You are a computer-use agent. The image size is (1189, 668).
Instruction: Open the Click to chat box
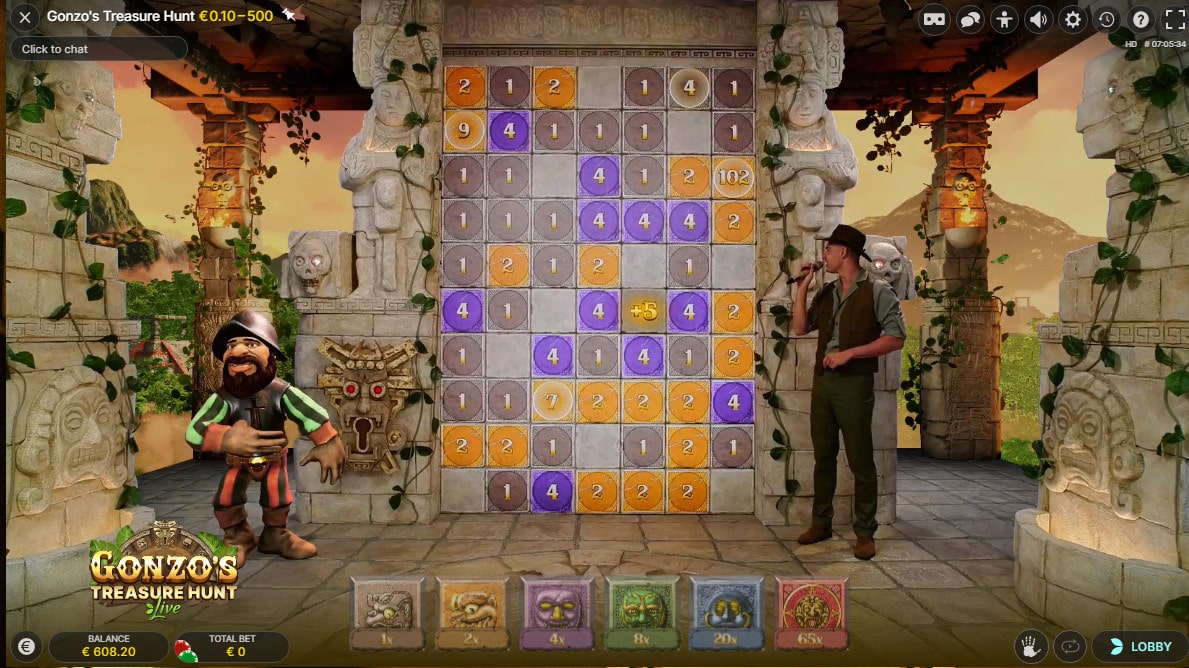coord(99,49)
